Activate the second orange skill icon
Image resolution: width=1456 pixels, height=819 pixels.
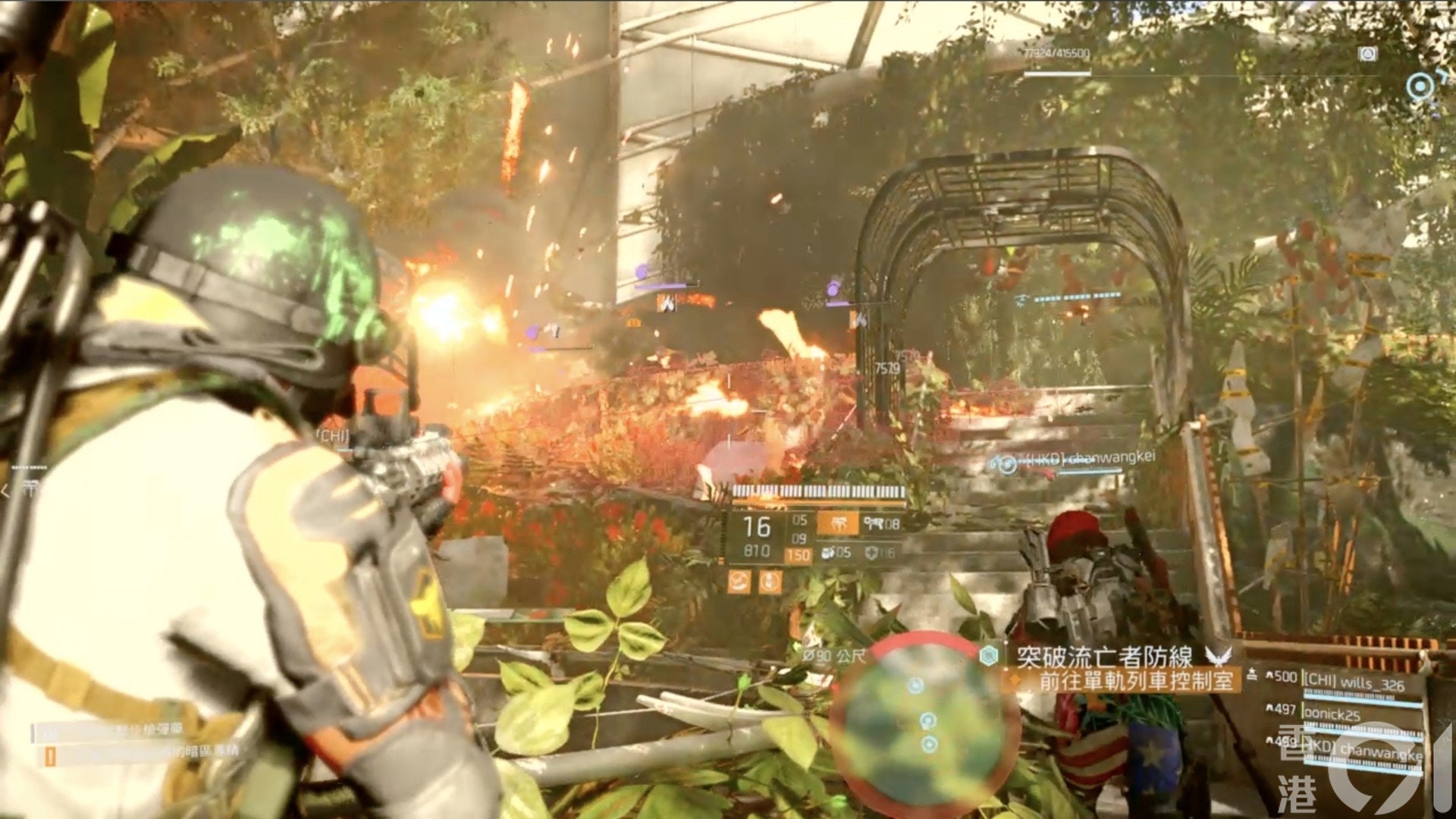pyautogui.click(x=770, y=582)
